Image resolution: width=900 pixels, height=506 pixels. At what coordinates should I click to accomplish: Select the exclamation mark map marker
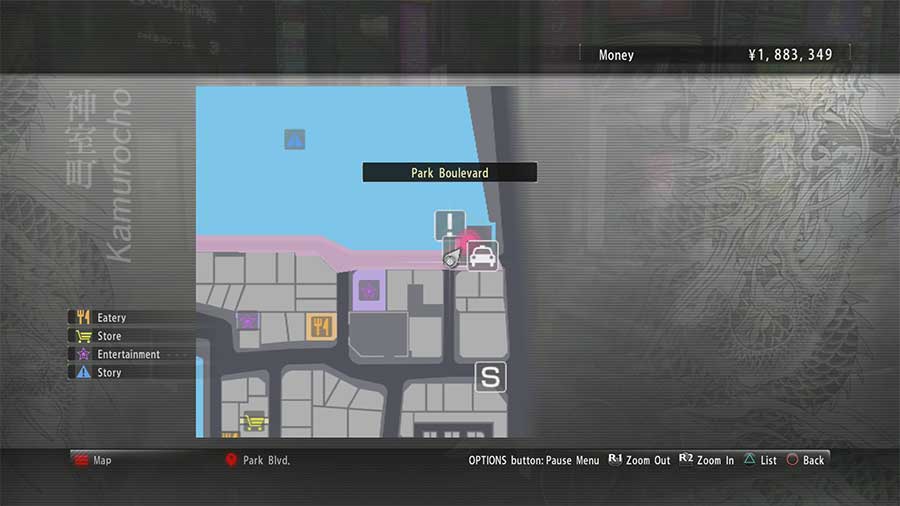tap(450, 224)
